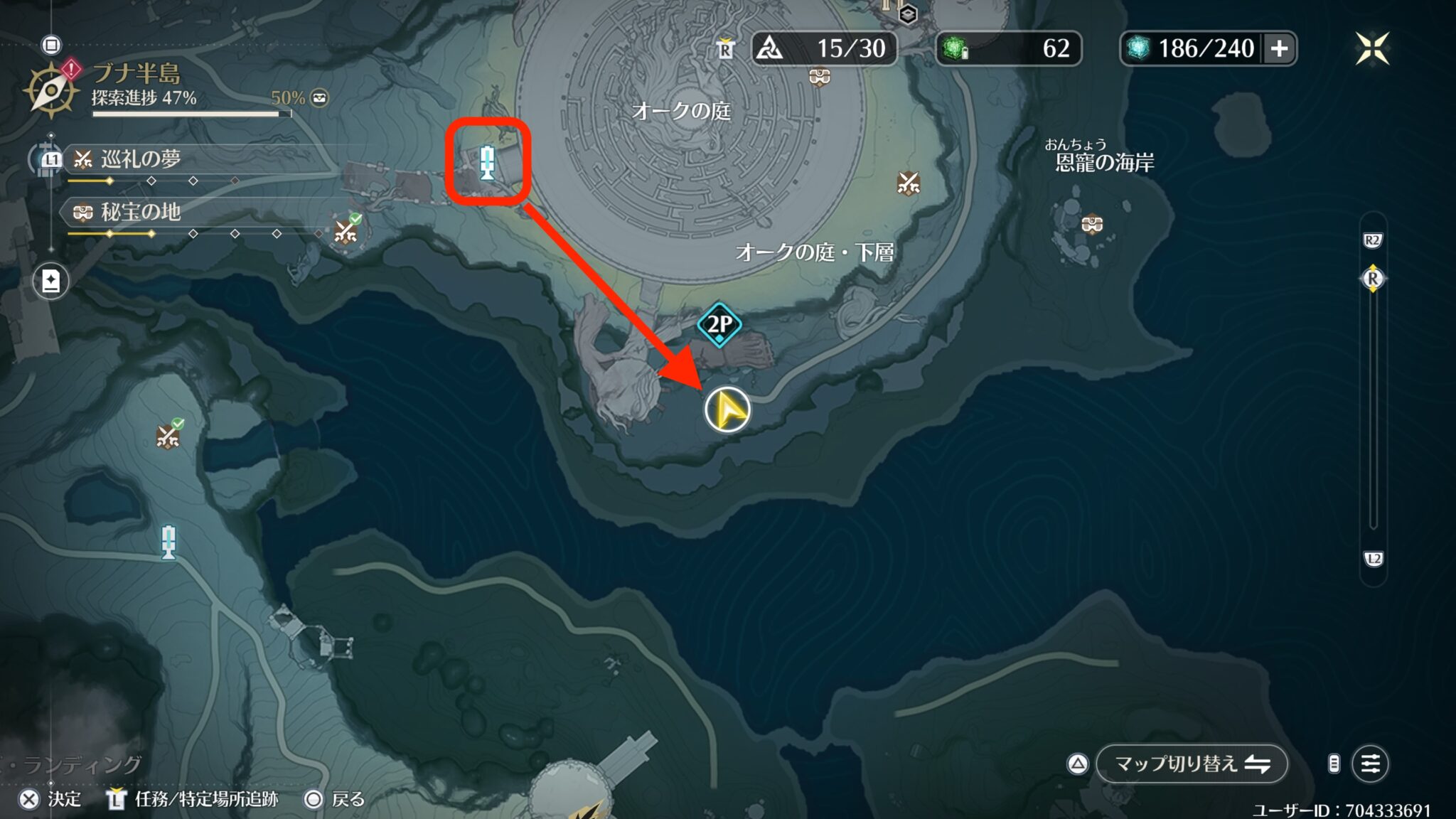Click the bookmark guide icon on left

click(51, 282)
